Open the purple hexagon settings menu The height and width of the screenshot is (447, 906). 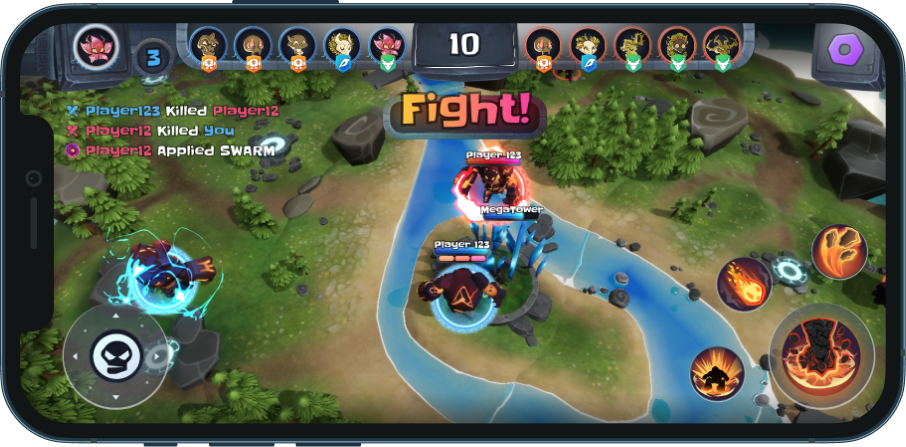846,48
